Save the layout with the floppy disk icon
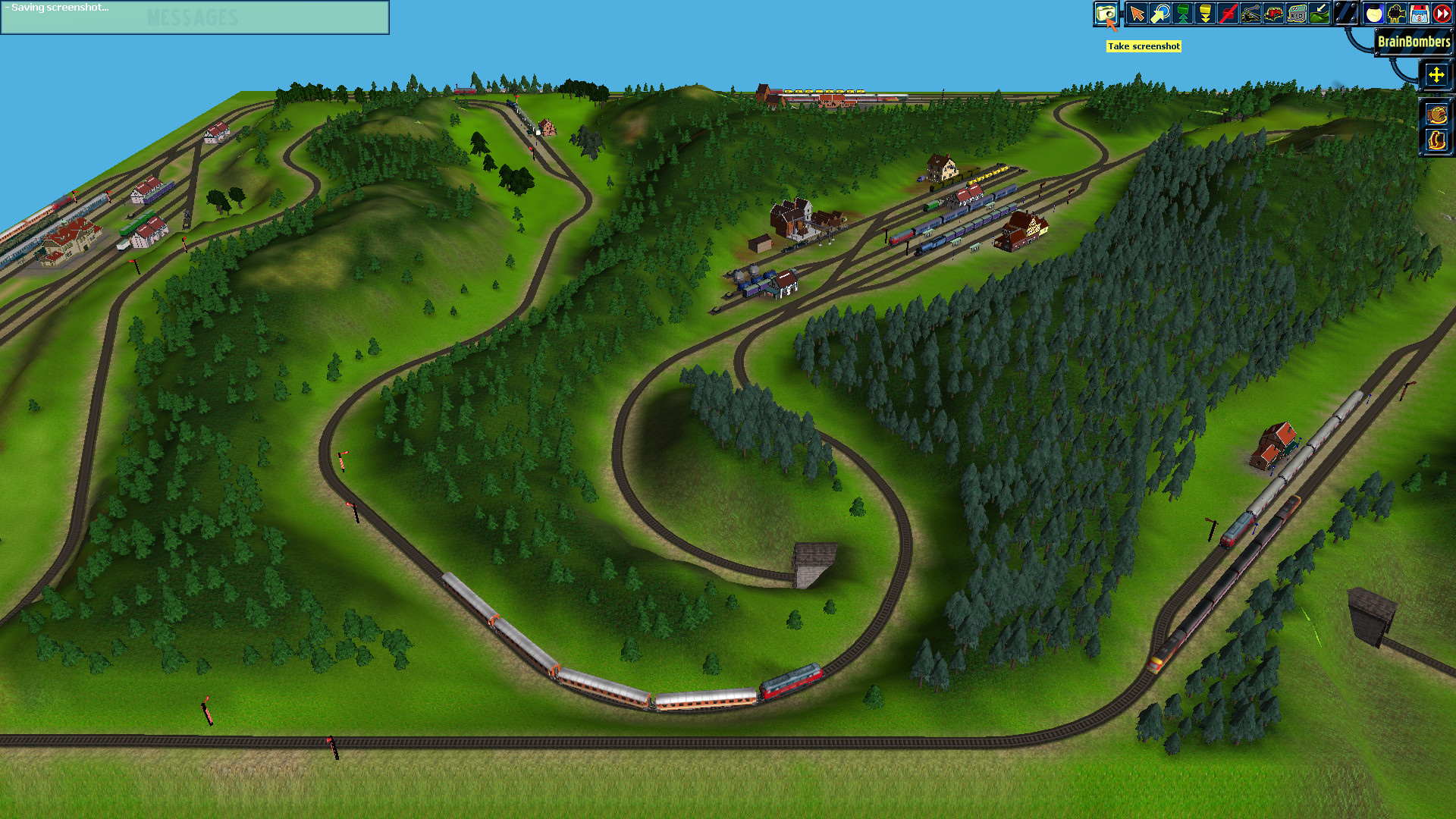Image resolution: width=1456 pixels, height=819 pixels. pyautogui.click(x=1417, y=13)
